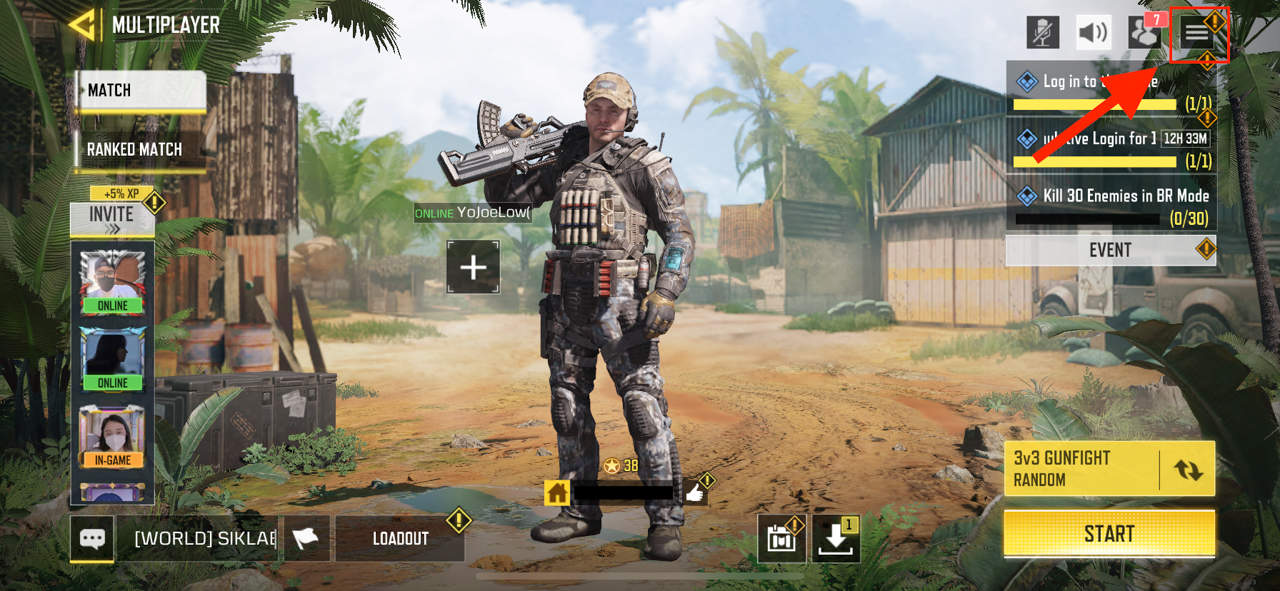Toggle the microphone mute icon

1043,33
